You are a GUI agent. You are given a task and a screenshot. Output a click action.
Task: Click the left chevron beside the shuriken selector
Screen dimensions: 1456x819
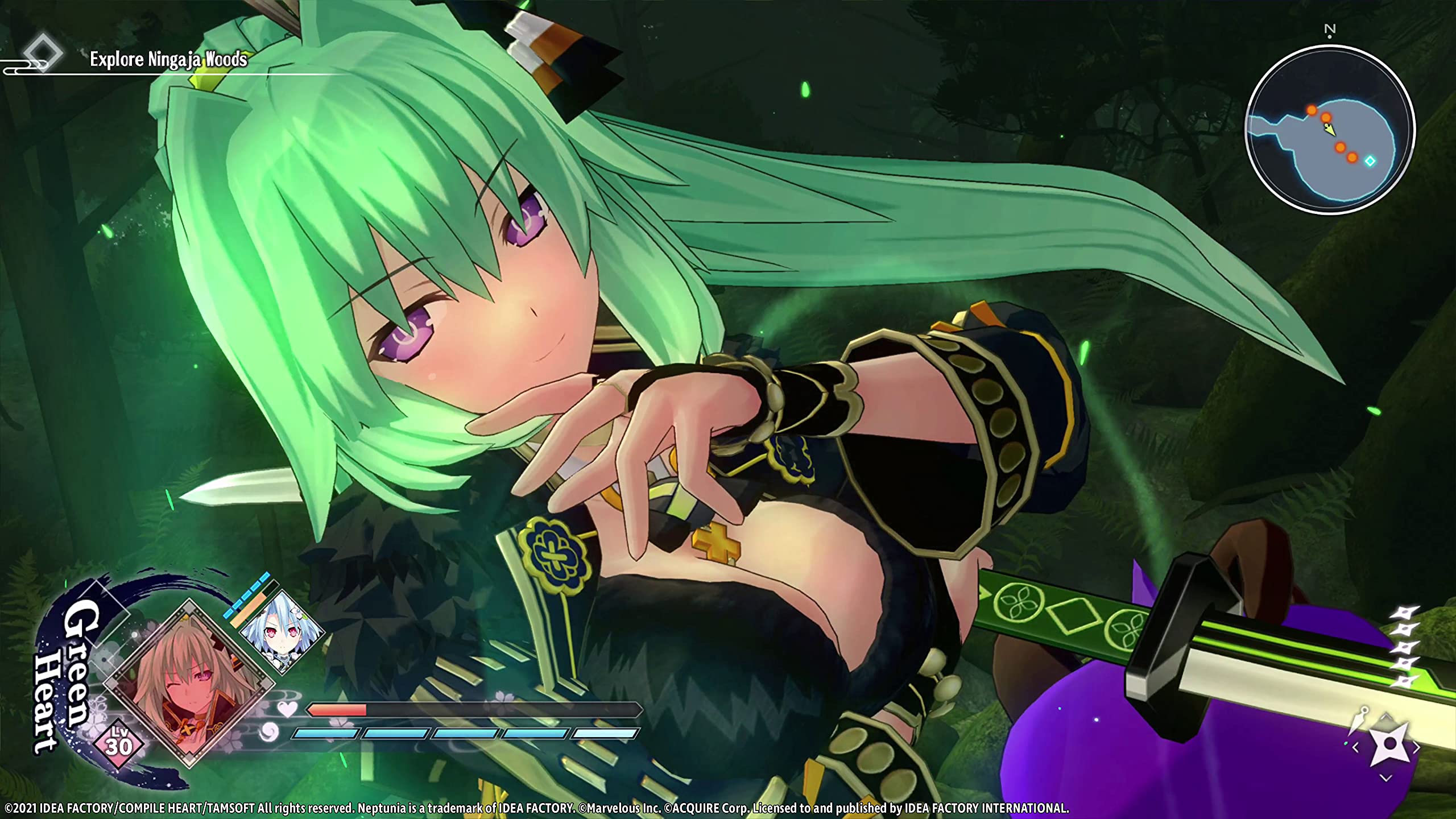click(x=1355, y=747)
